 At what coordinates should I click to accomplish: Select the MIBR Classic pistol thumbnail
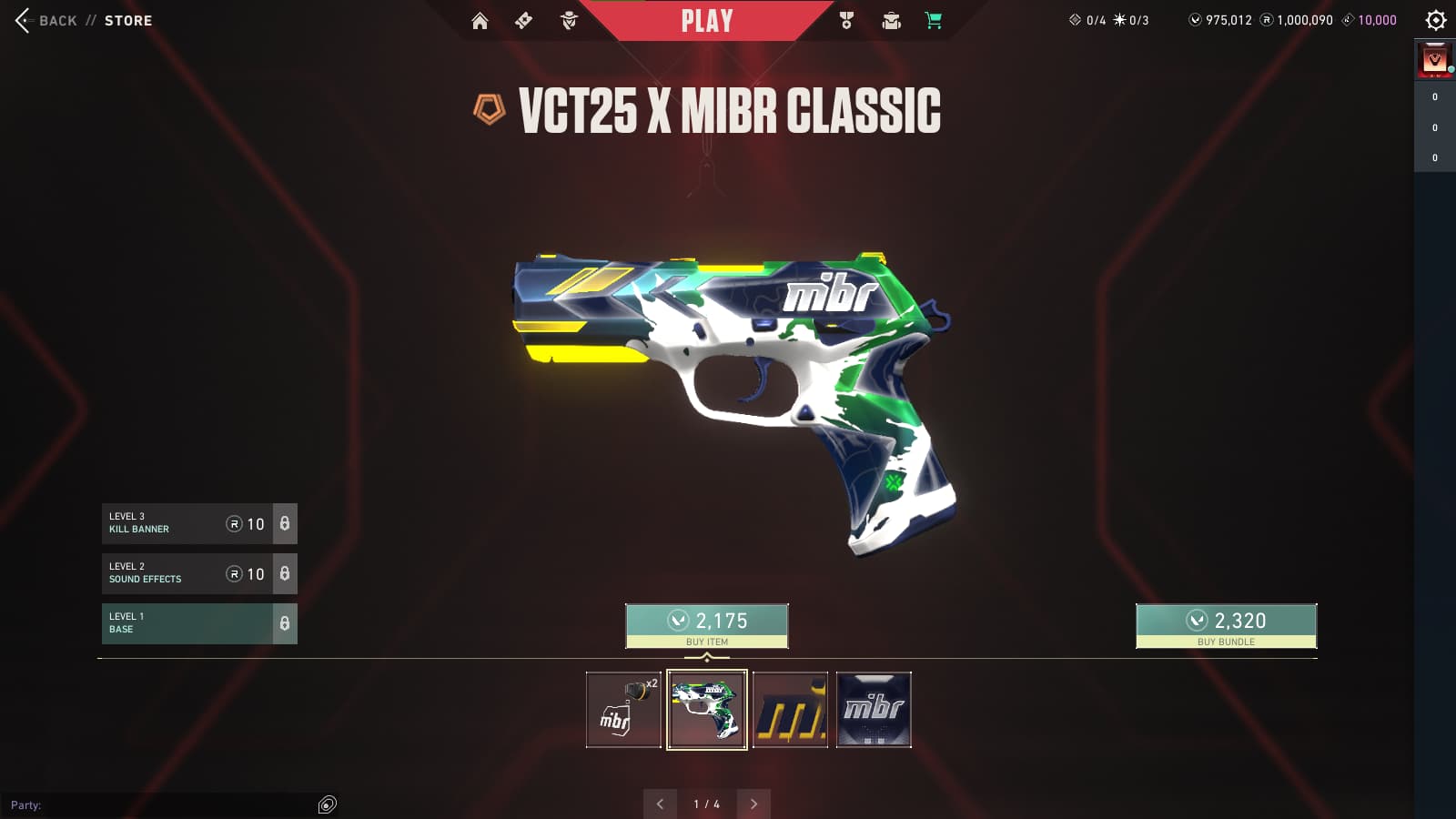point(707,710)
